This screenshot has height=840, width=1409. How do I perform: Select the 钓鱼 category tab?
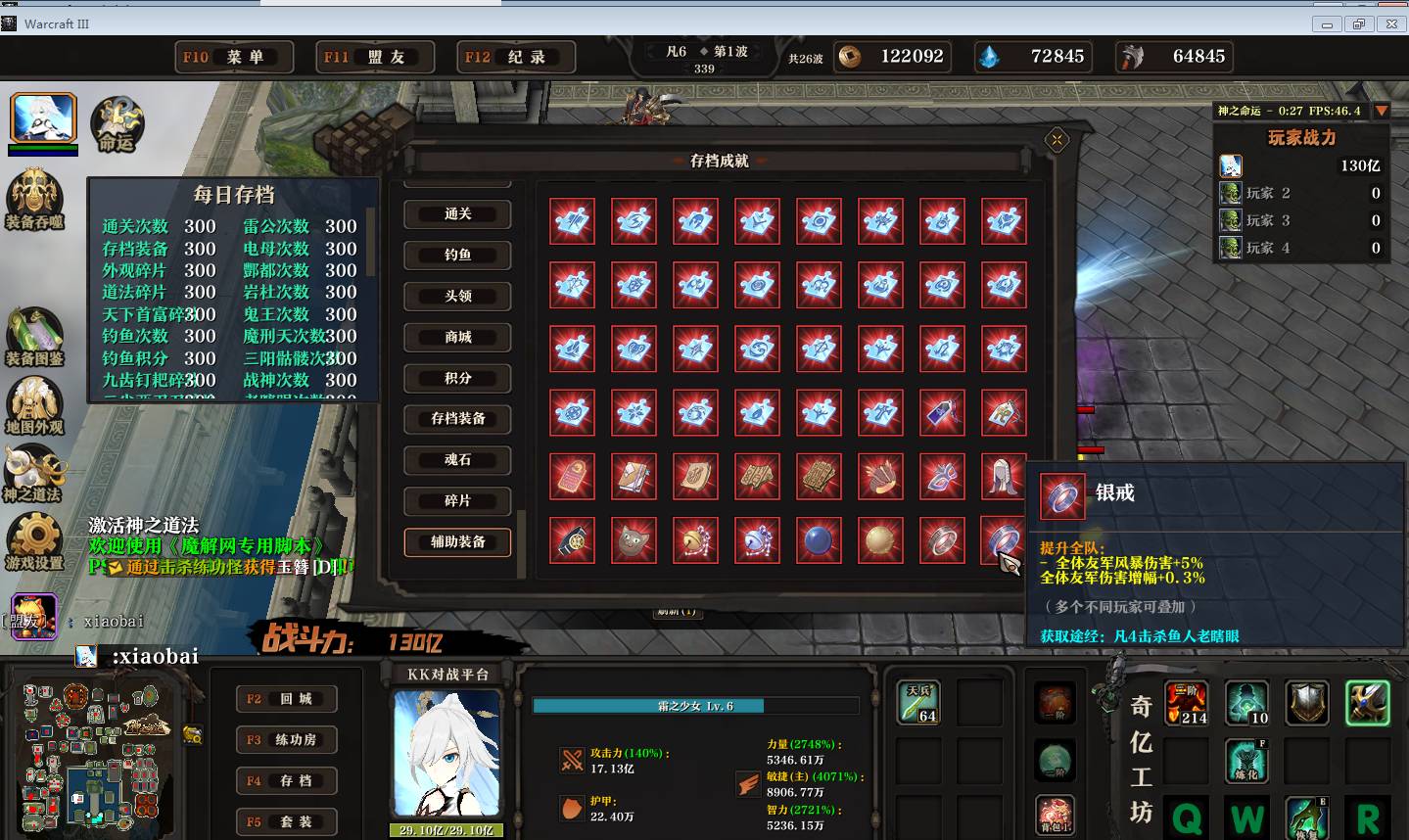pyautogui.click(x=457, y=256)
